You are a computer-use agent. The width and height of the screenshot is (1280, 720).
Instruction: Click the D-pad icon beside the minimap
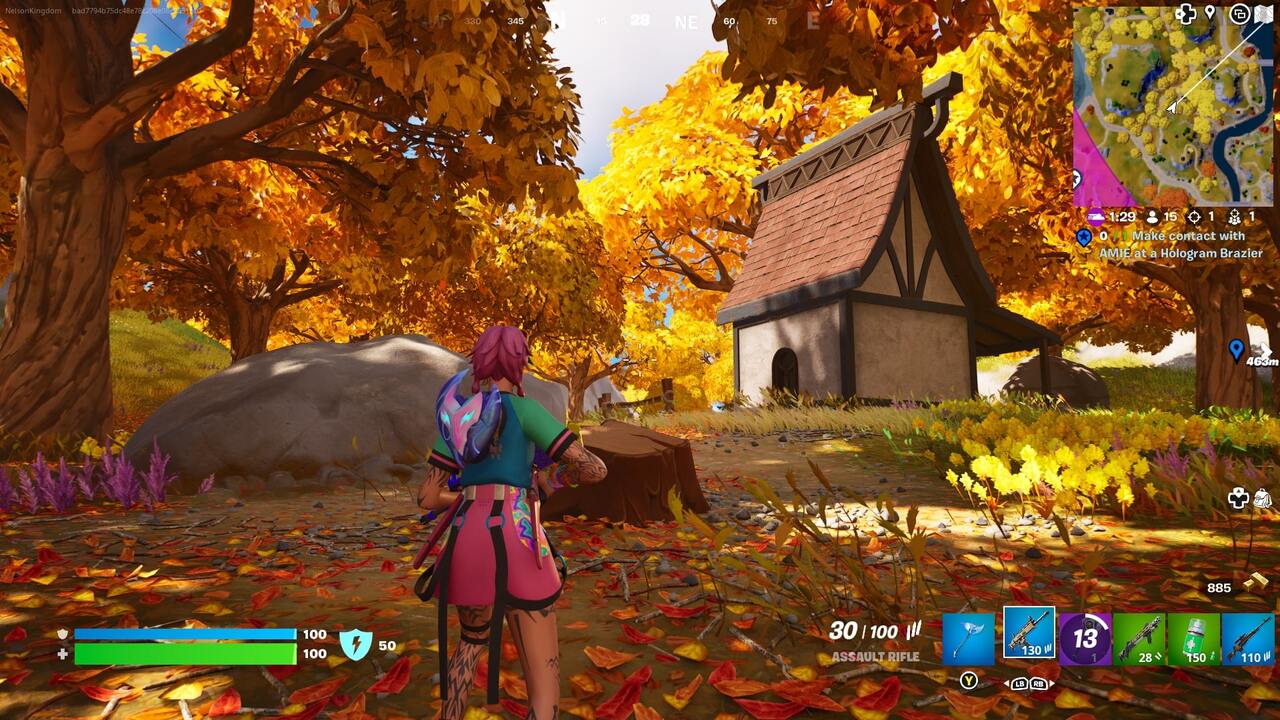coord(1187,13)
